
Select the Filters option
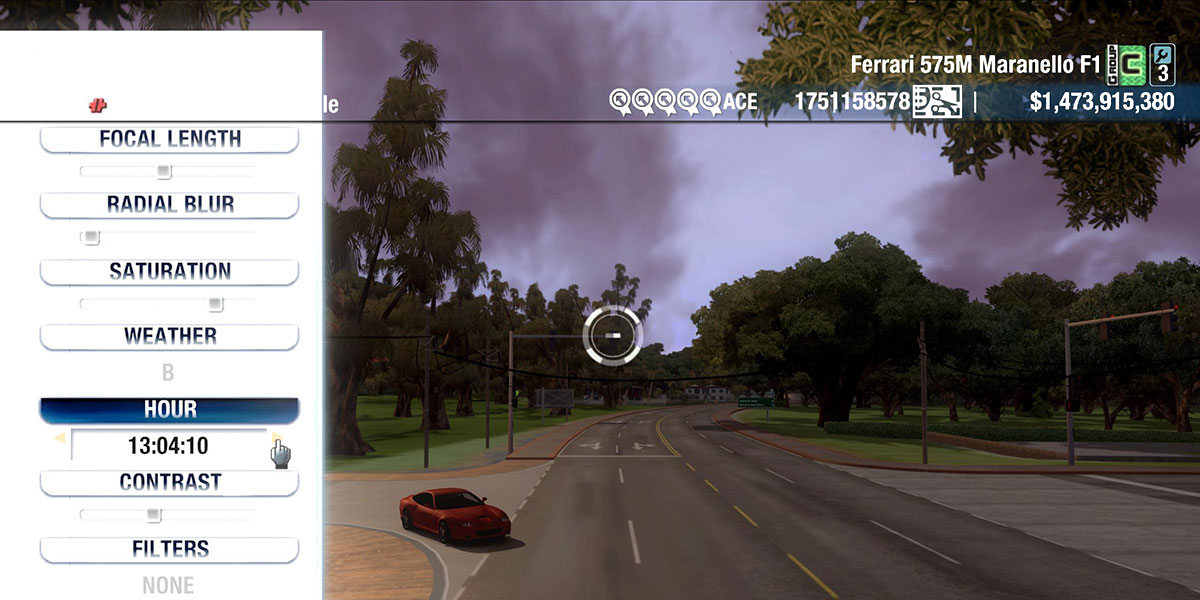click(x=169, y=549)
